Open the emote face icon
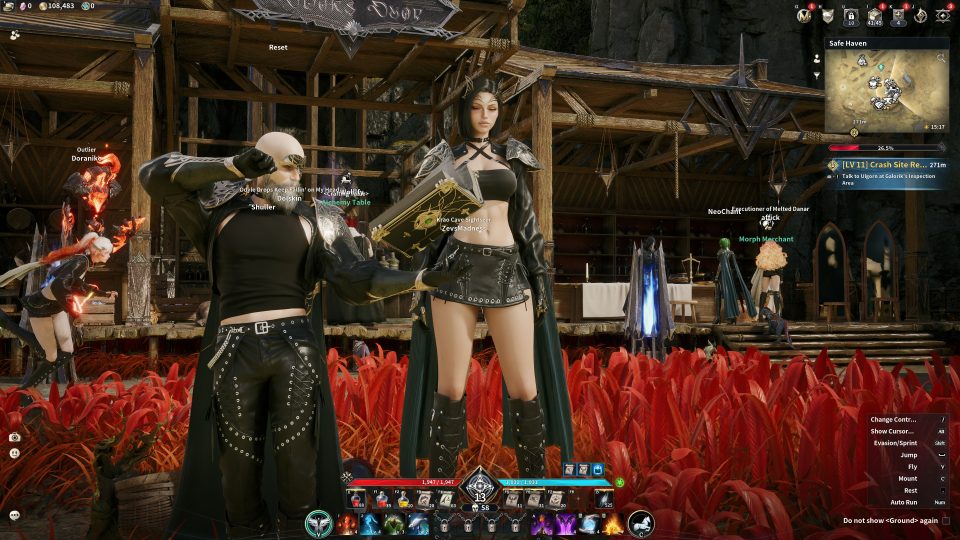 14,453
